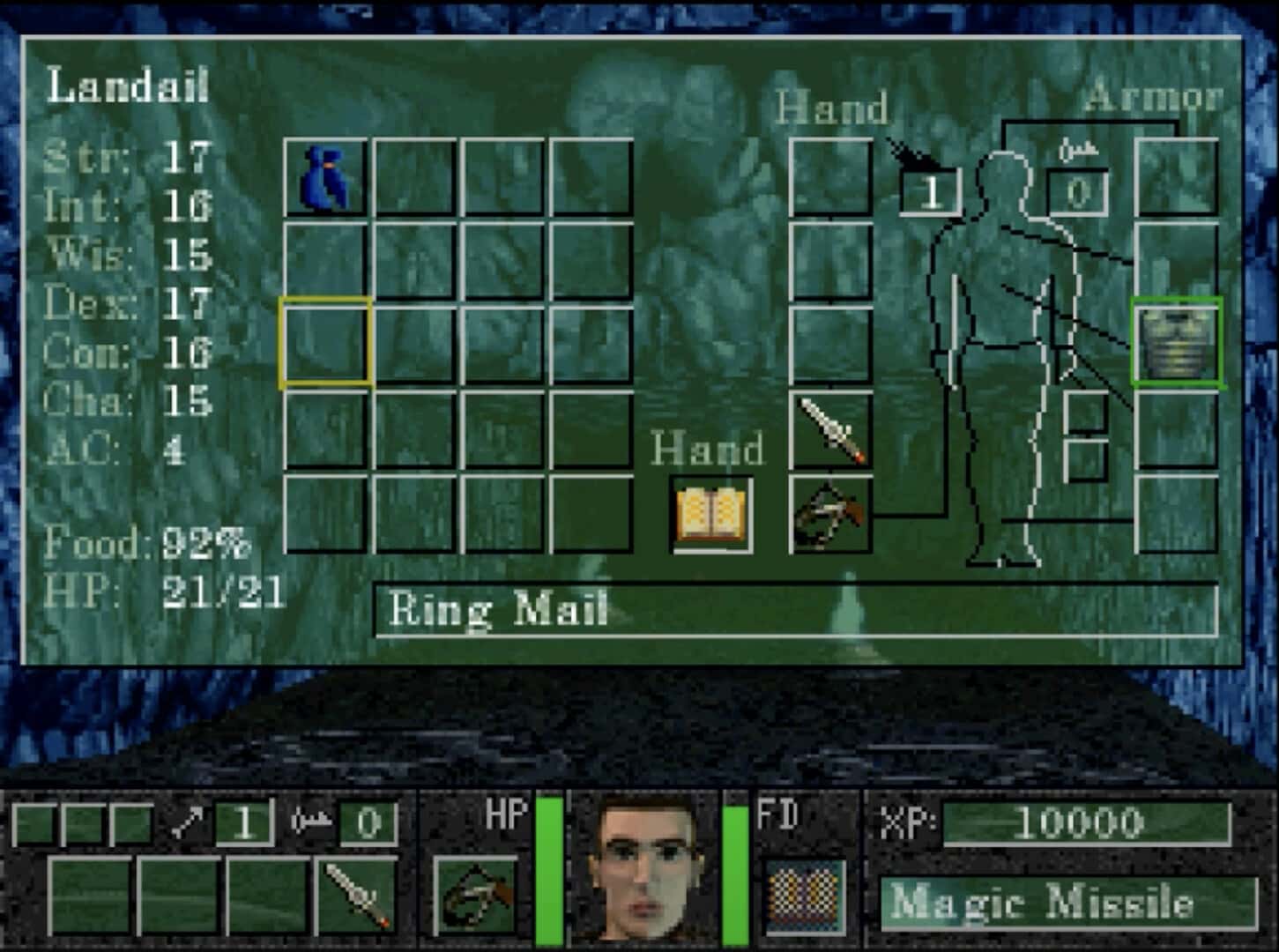Pick up the crossbow from the hand slot

point(829,517)
